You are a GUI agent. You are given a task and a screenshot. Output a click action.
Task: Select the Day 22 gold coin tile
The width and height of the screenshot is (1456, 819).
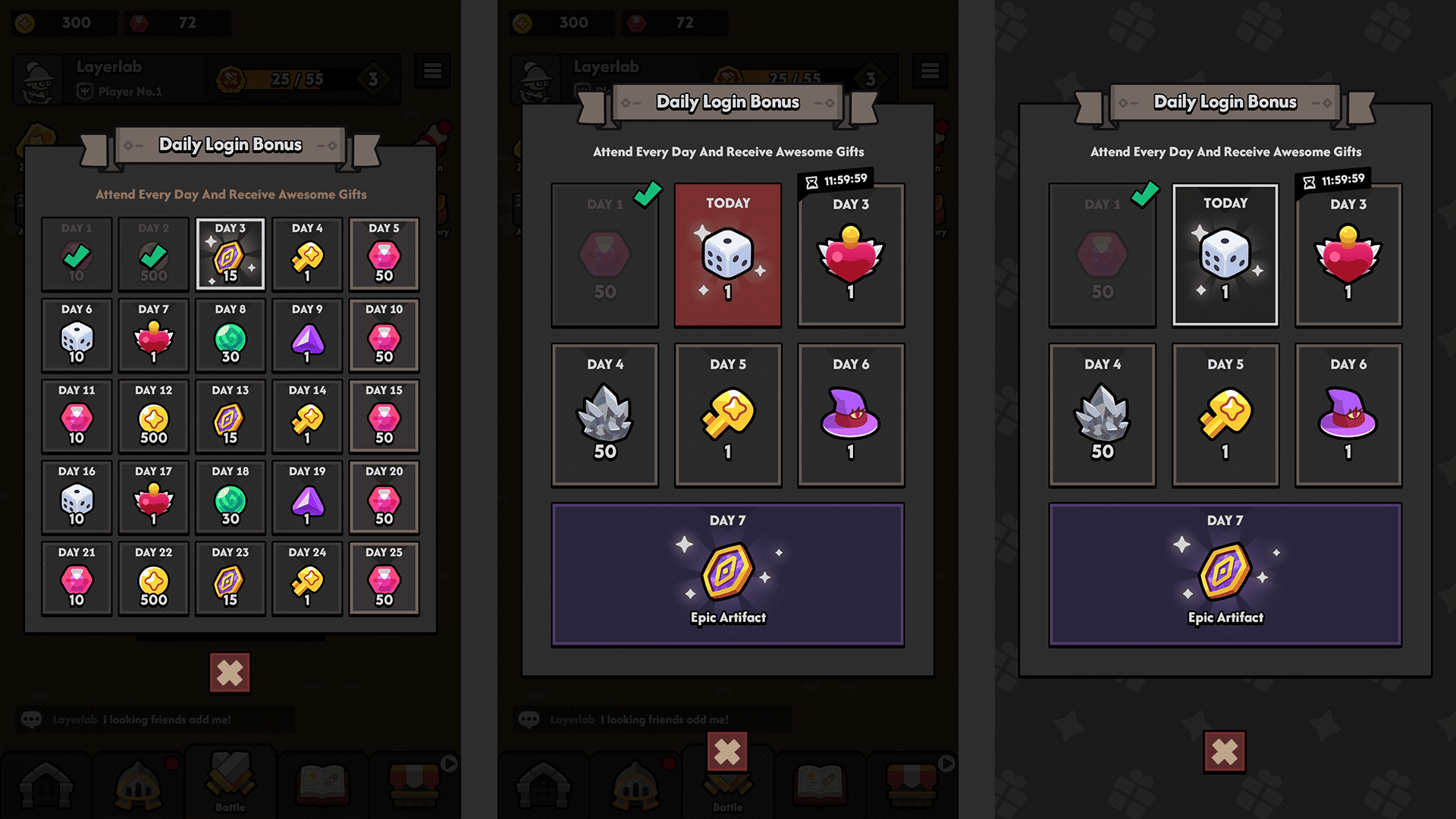click(x=153, y=579)
